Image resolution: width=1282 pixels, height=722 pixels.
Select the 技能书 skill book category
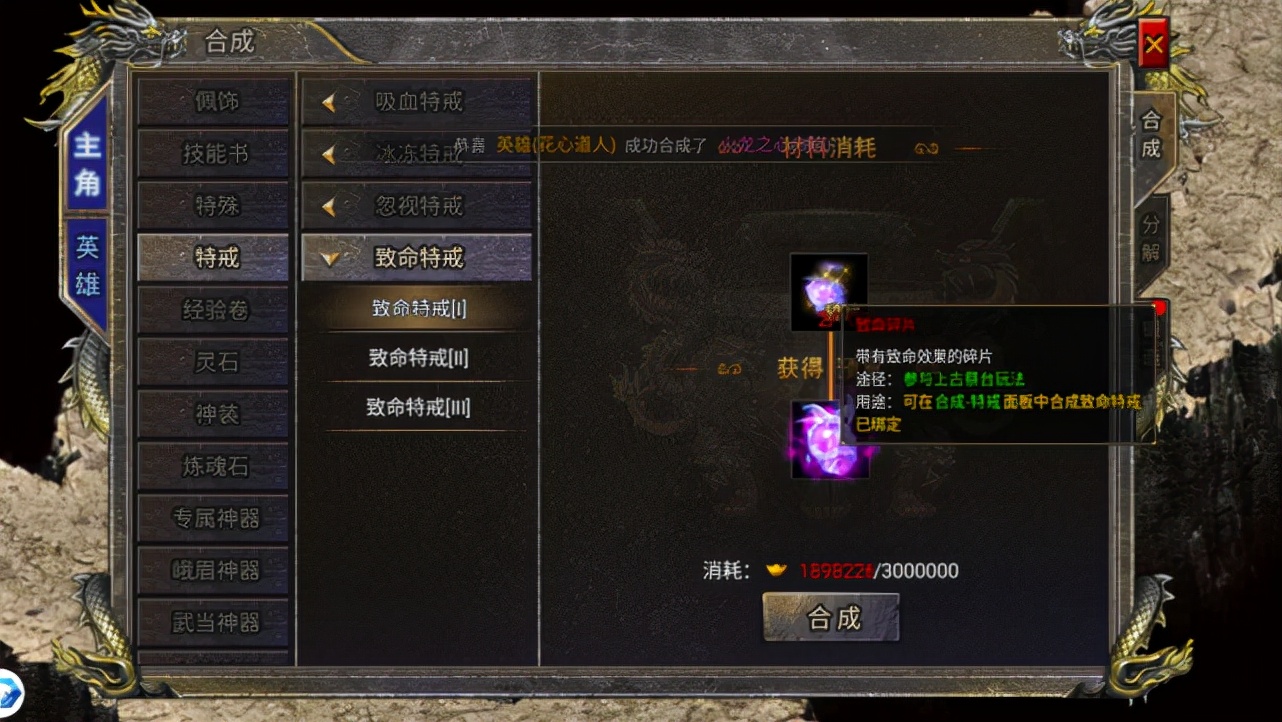(214, 154)
